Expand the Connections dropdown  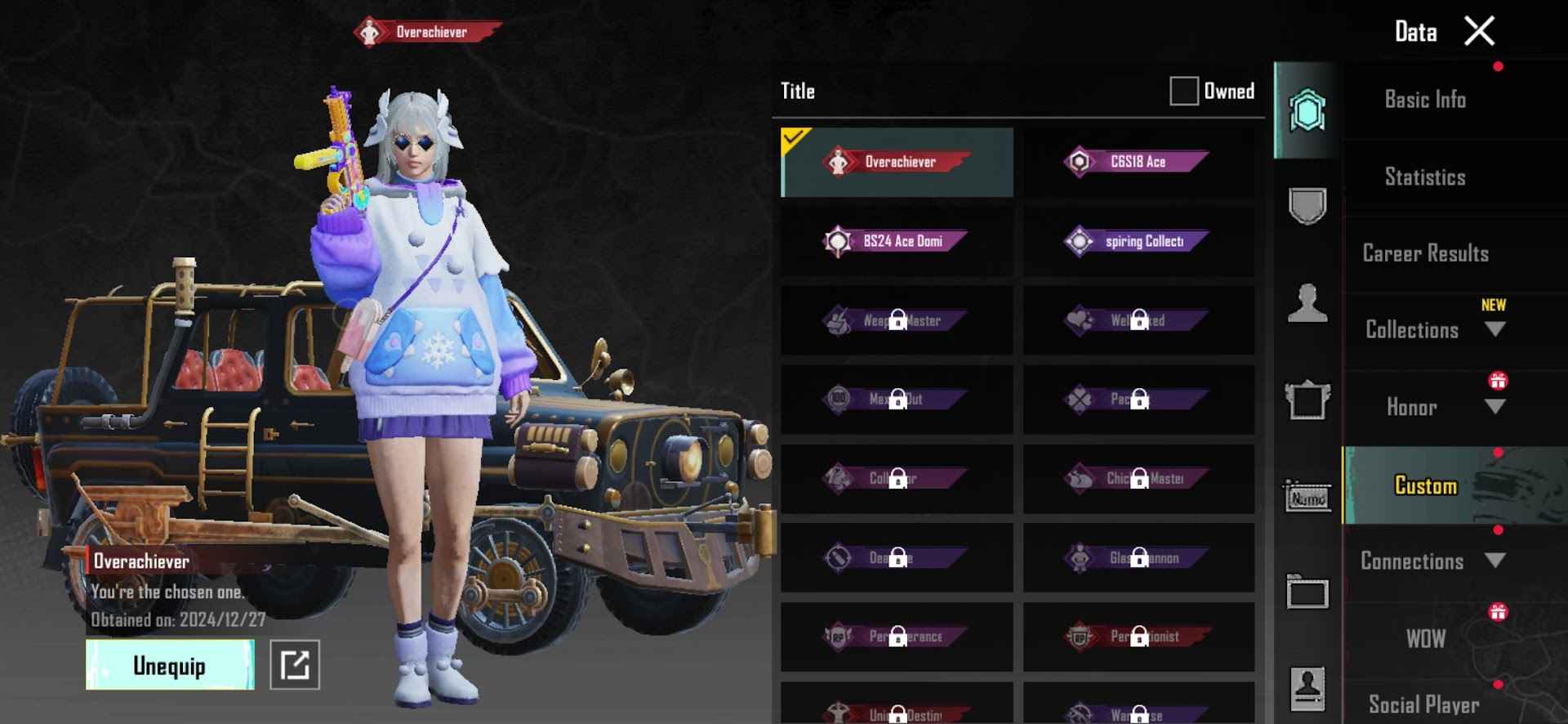click(x=1495, y=561)
